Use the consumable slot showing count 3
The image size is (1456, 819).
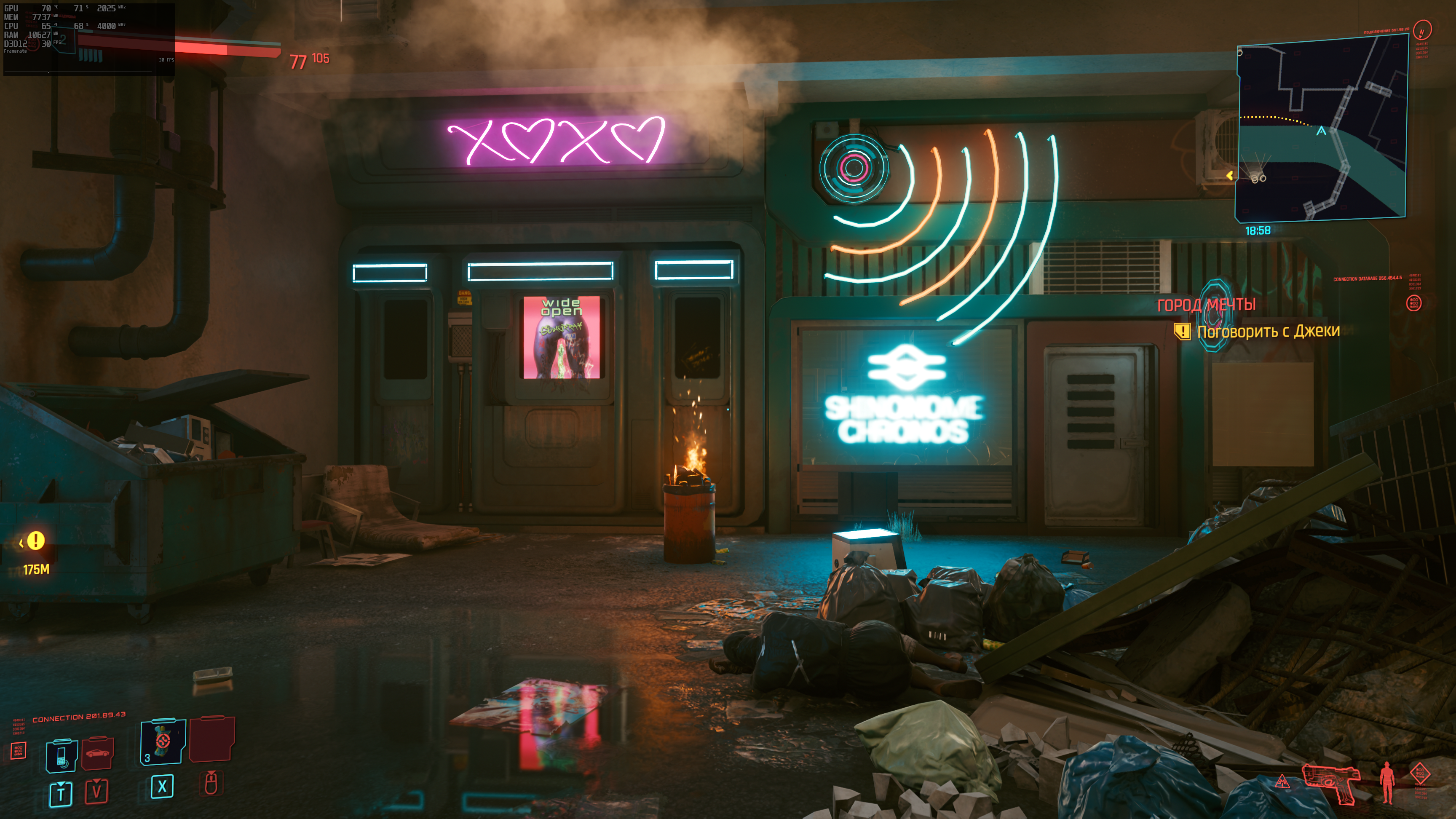[x=163, y=741]
